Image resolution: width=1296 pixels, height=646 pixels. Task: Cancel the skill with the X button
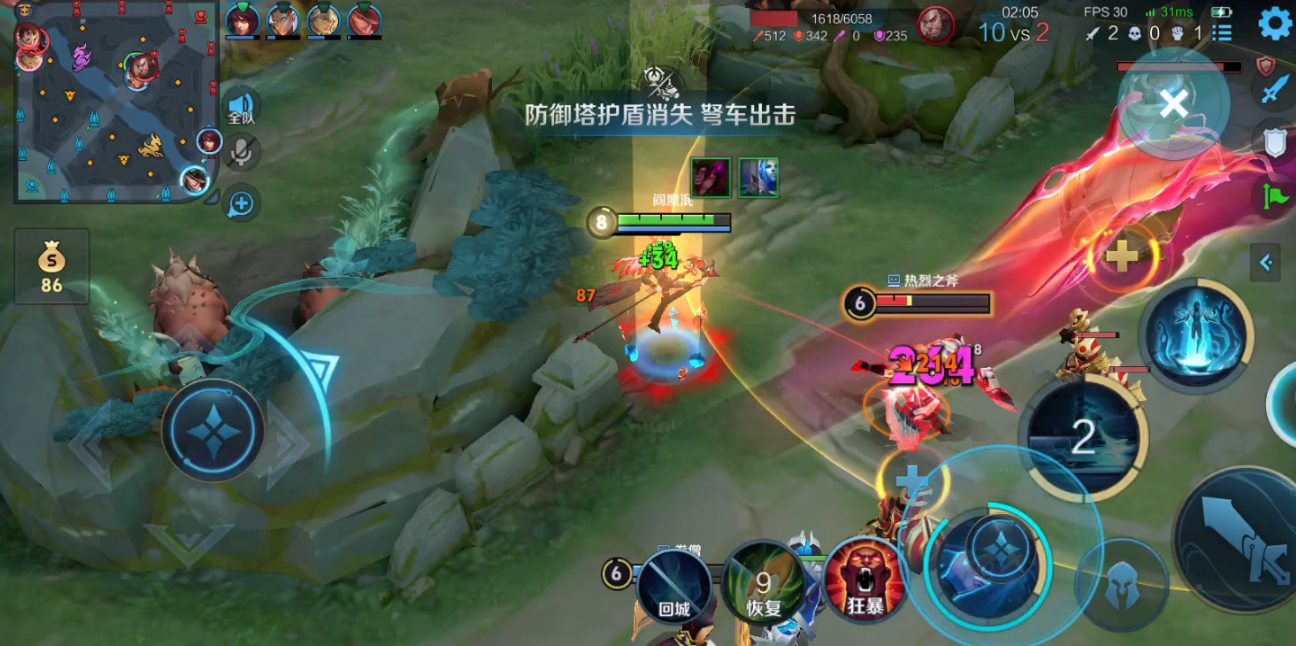click(1174, 102)
